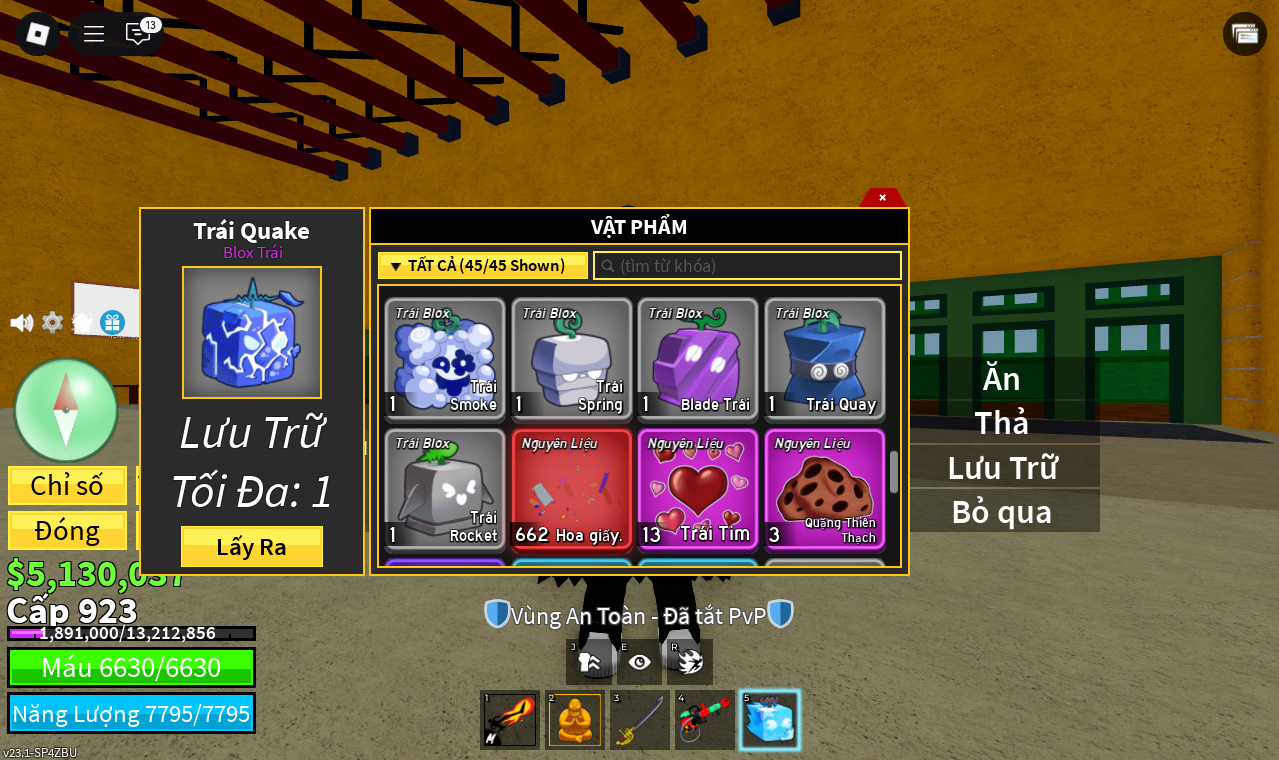Open the Tất Cả item filter dropdown
The height and width of the screenshot is (760, 1279).
click(482, 266)
